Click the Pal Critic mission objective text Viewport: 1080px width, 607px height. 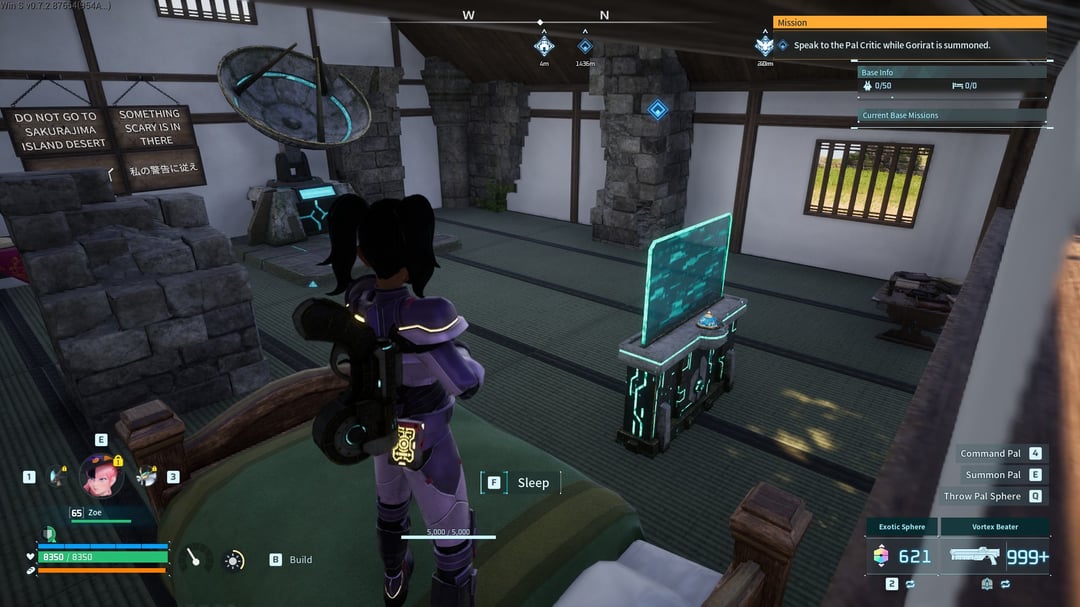click(892, 45)
